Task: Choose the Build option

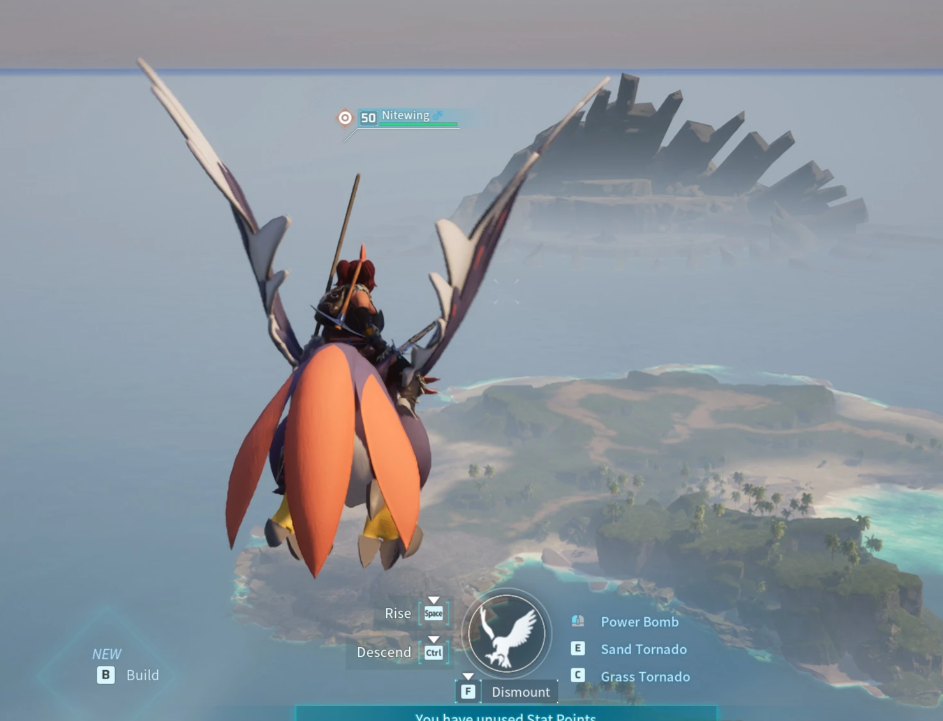Action: (x=142, y=675)
